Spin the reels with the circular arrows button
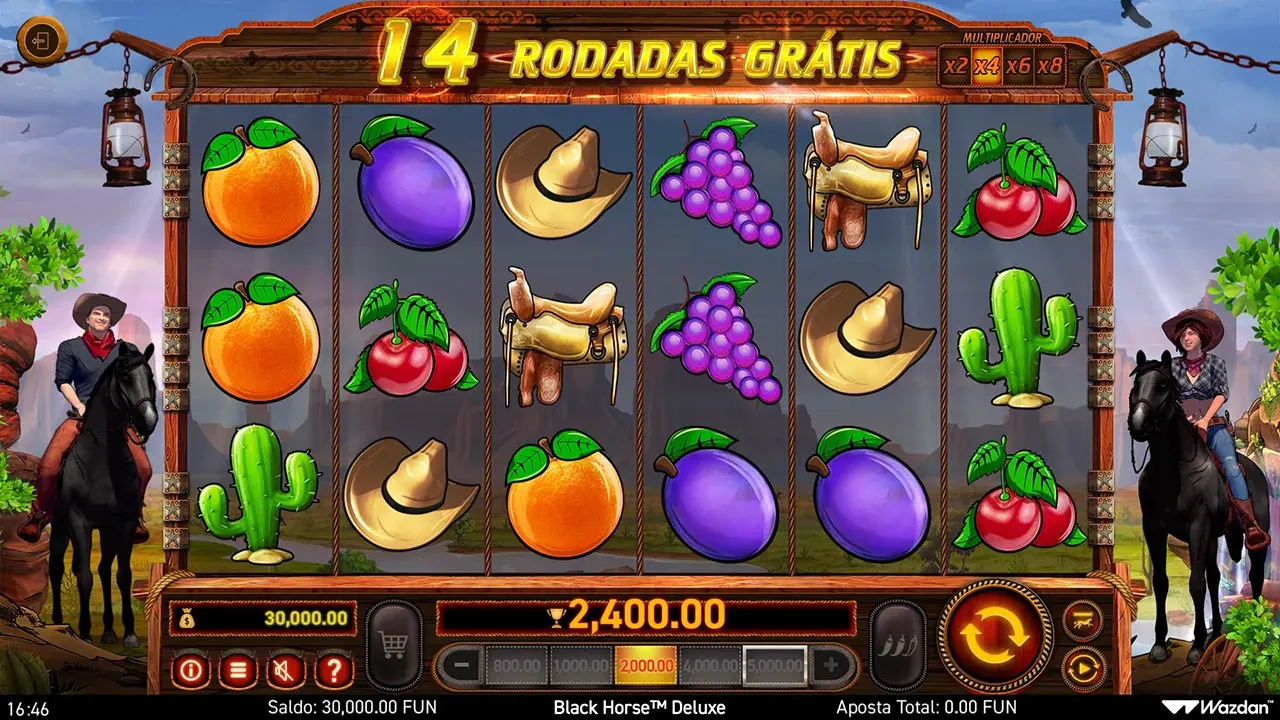The image size is (1280, 720). [x=996, y=635]
